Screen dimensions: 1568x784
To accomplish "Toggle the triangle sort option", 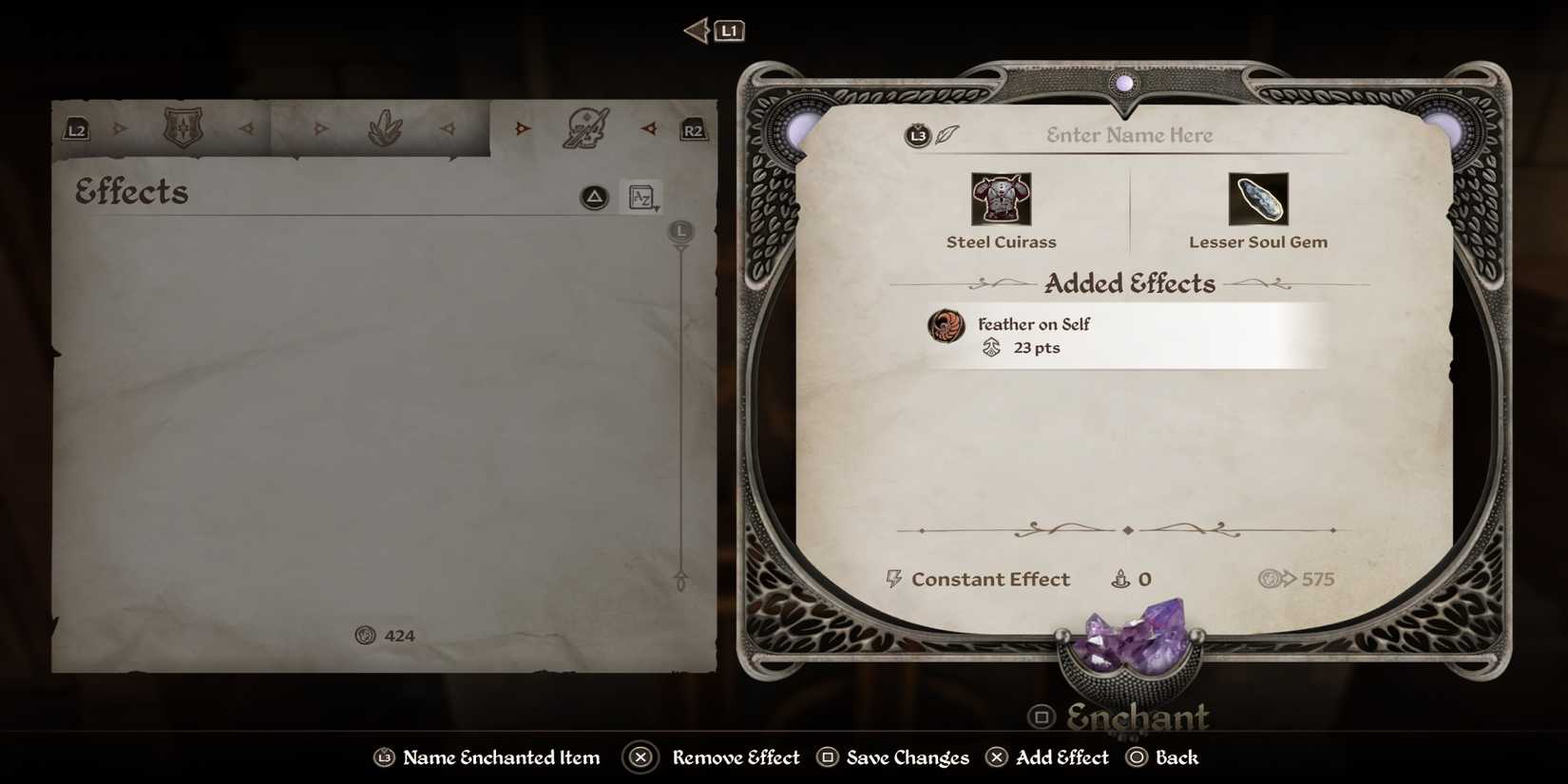I will coord(592,198).
